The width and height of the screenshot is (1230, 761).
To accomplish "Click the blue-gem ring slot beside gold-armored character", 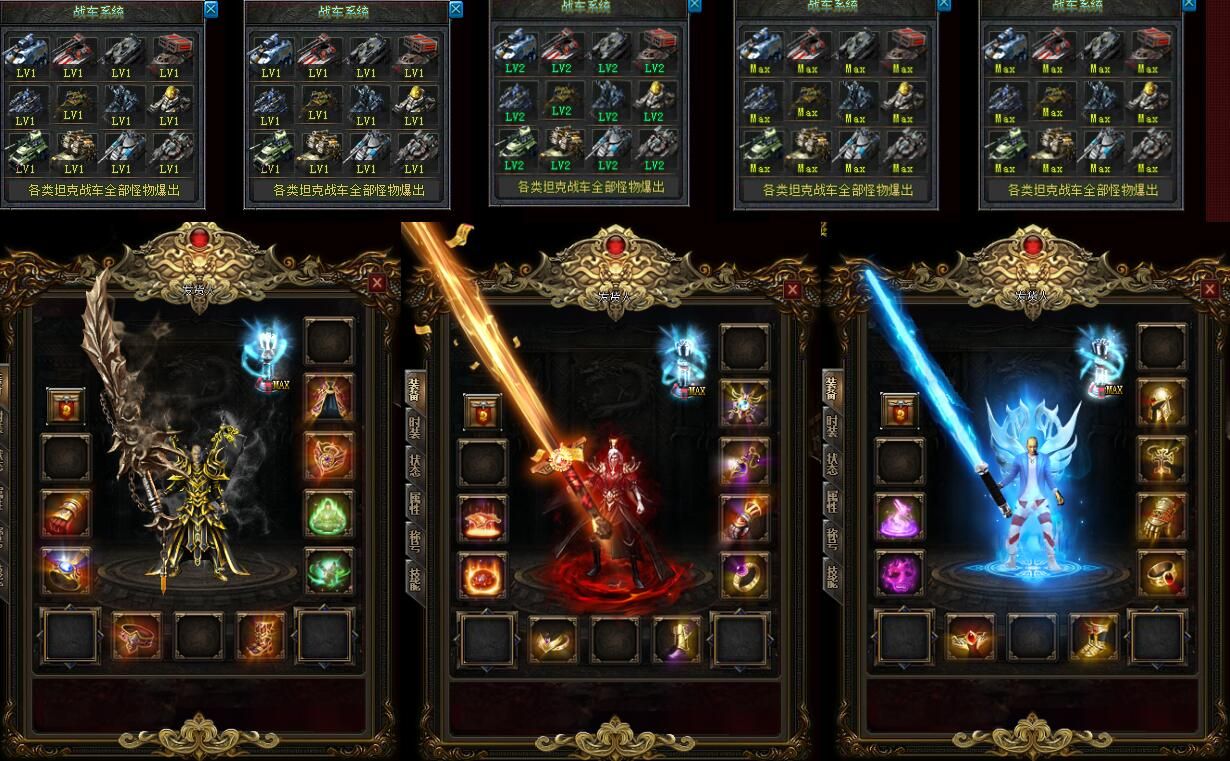I will pos(66,571).
